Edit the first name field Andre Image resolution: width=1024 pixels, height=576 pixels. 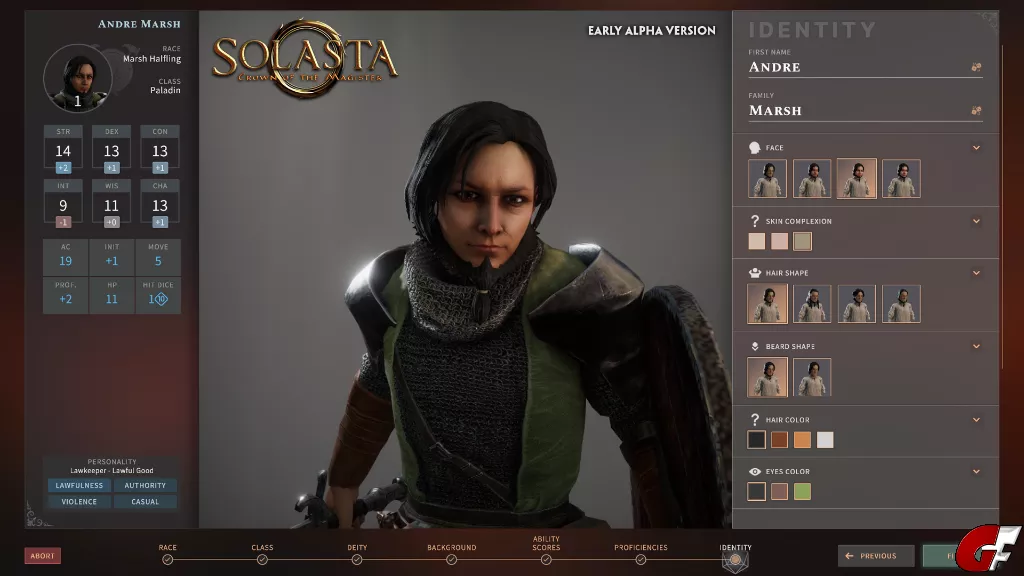855,68
